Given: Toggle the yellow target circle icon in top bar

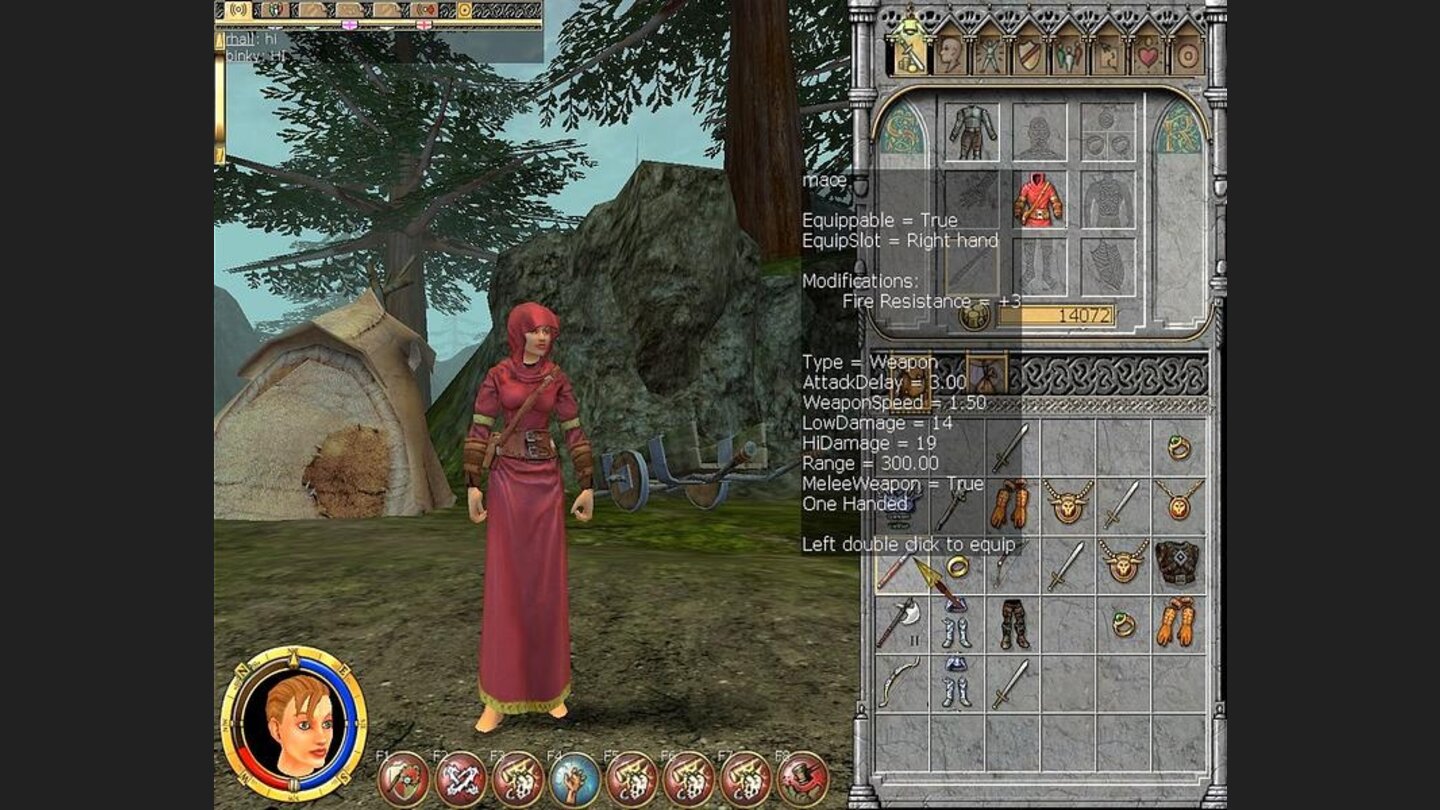Looking at the screenshot, I should [463, 12].
